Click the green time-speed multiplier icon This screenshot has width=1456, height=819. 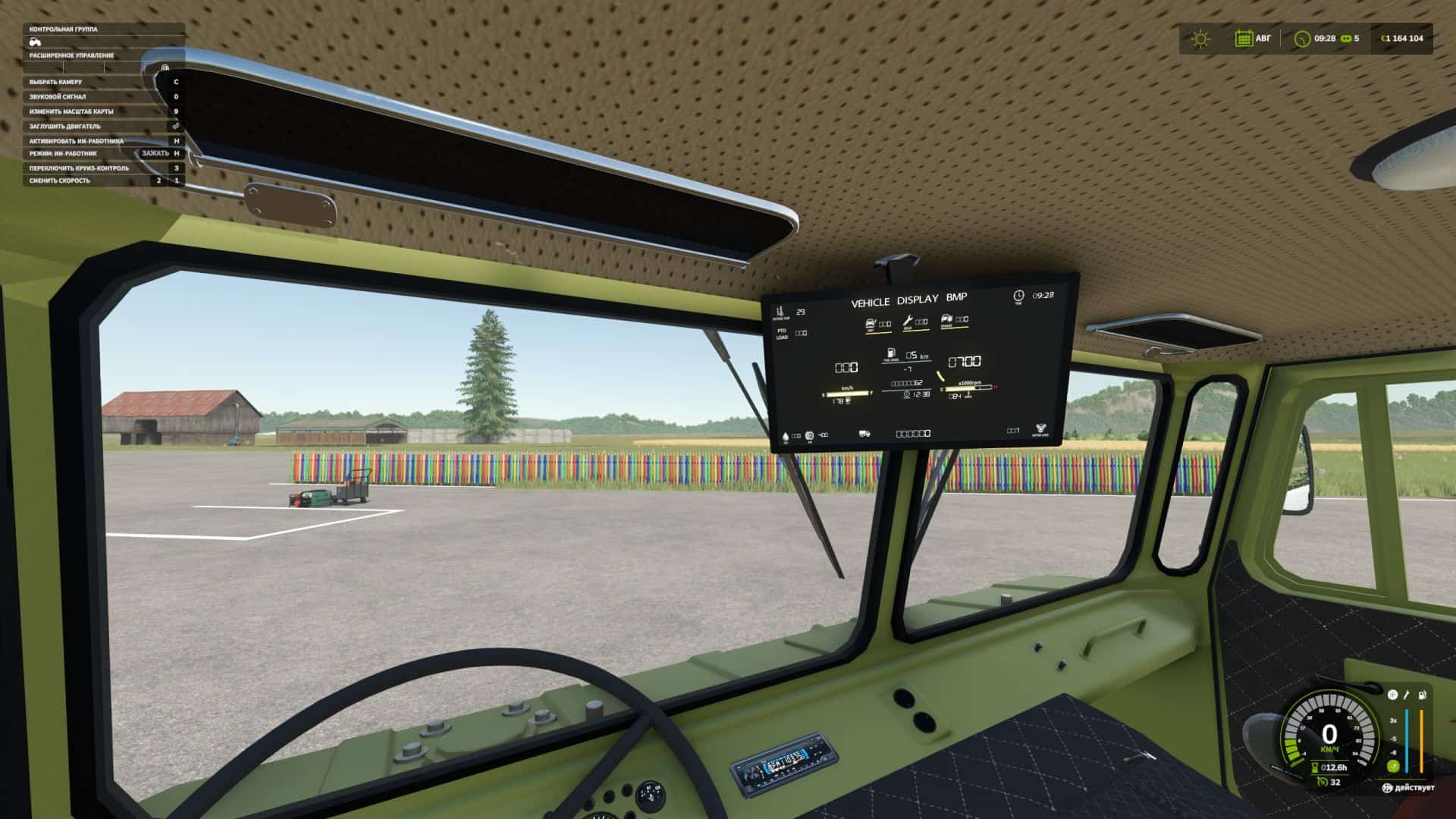click(x=1346, y=39)
